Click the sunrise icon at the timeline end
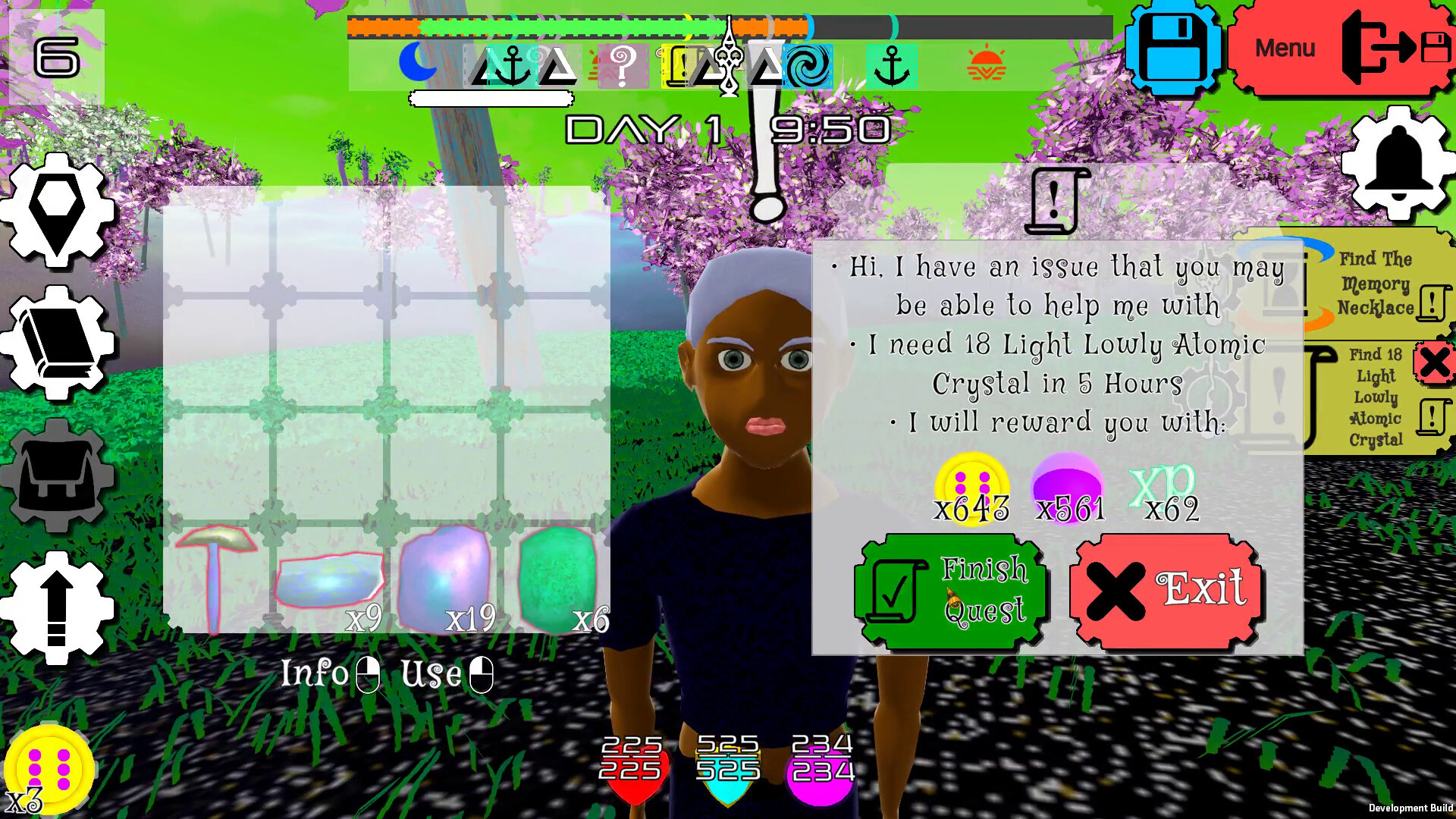The height and width of the screenshot is (819, 1456). [986, 64]
